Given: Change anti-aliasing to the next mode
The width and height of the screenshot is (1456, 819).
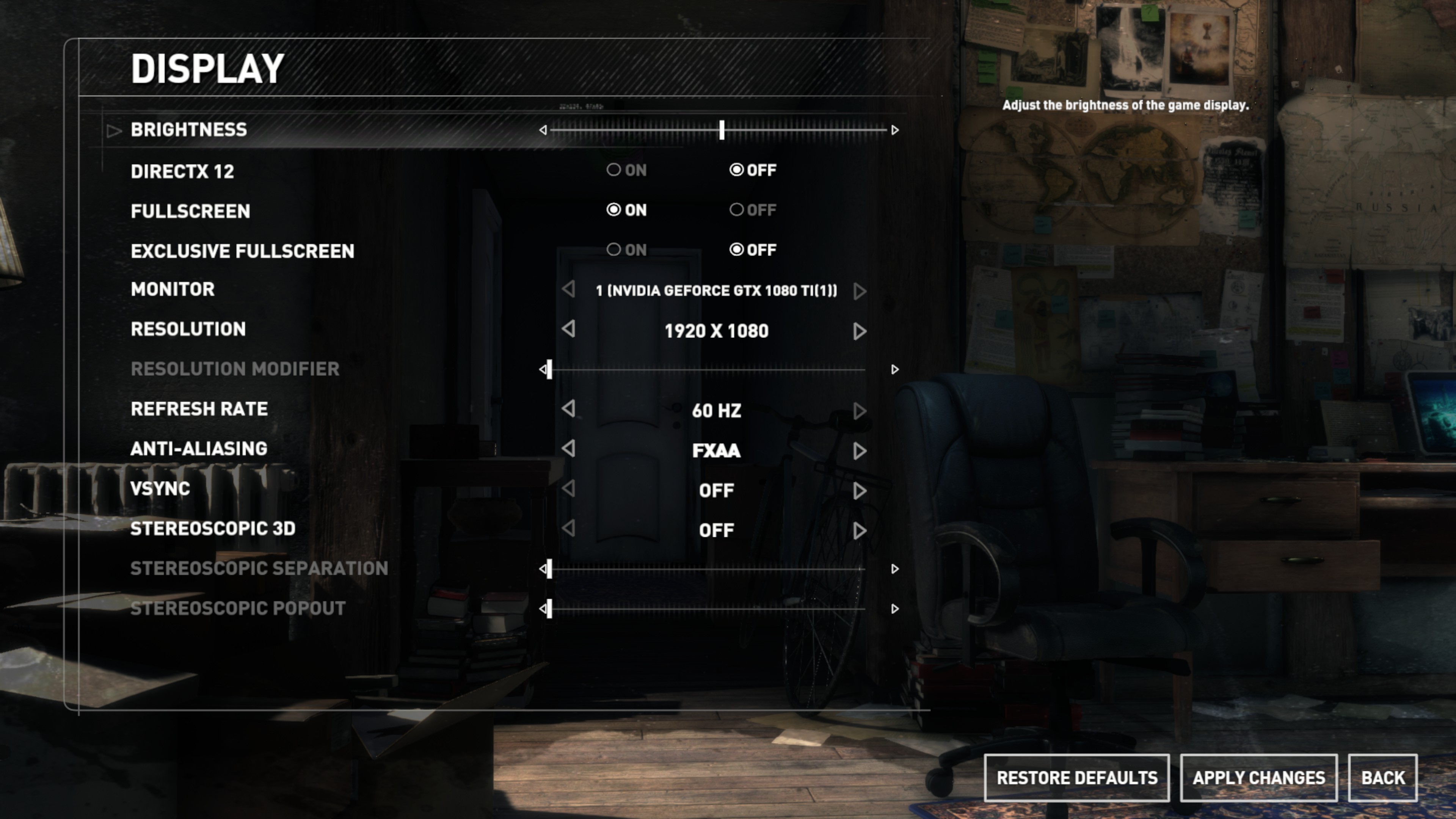Looking at the screenshot, I should (860, 451).
